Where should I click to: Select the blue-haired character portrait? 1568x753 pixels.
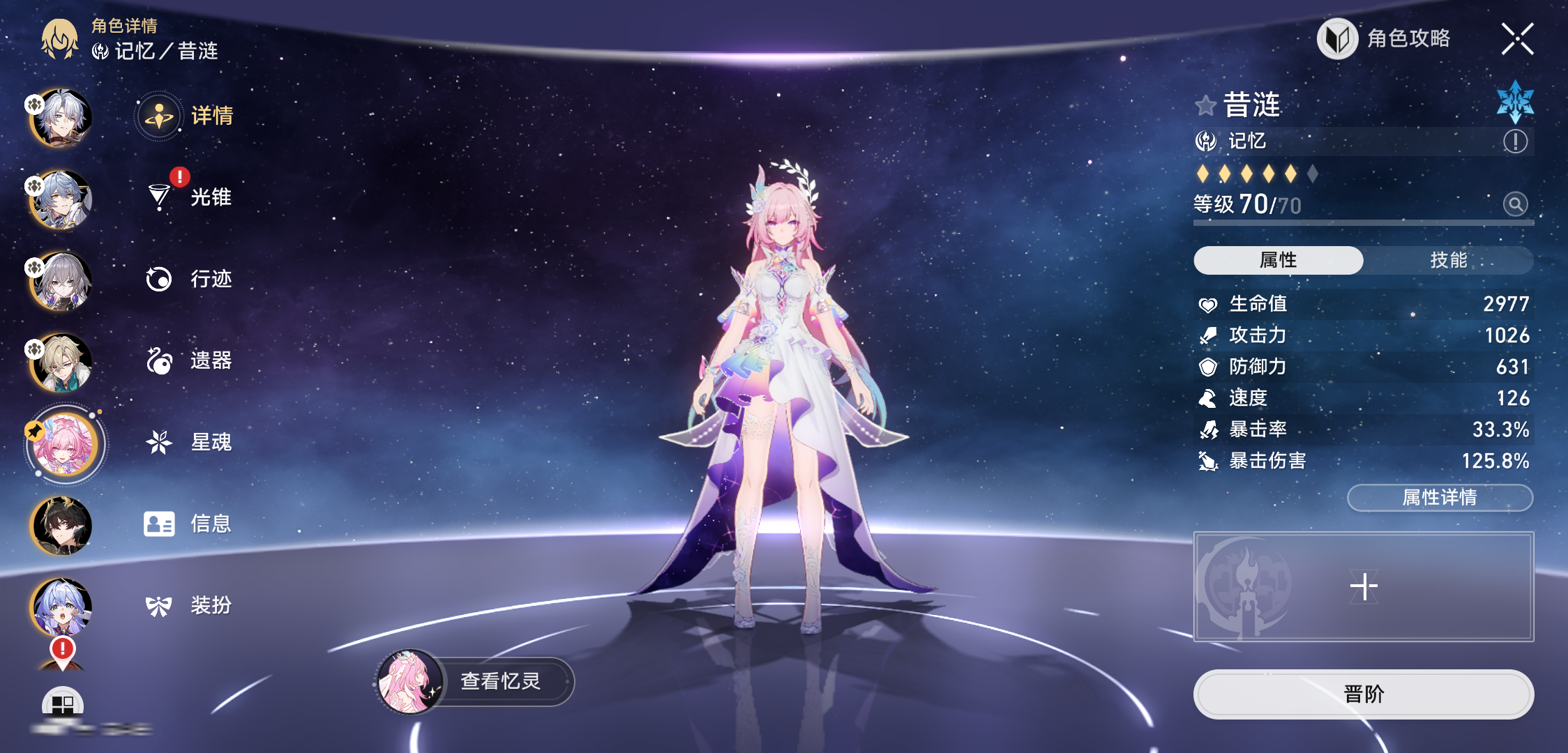pos(61,607)
